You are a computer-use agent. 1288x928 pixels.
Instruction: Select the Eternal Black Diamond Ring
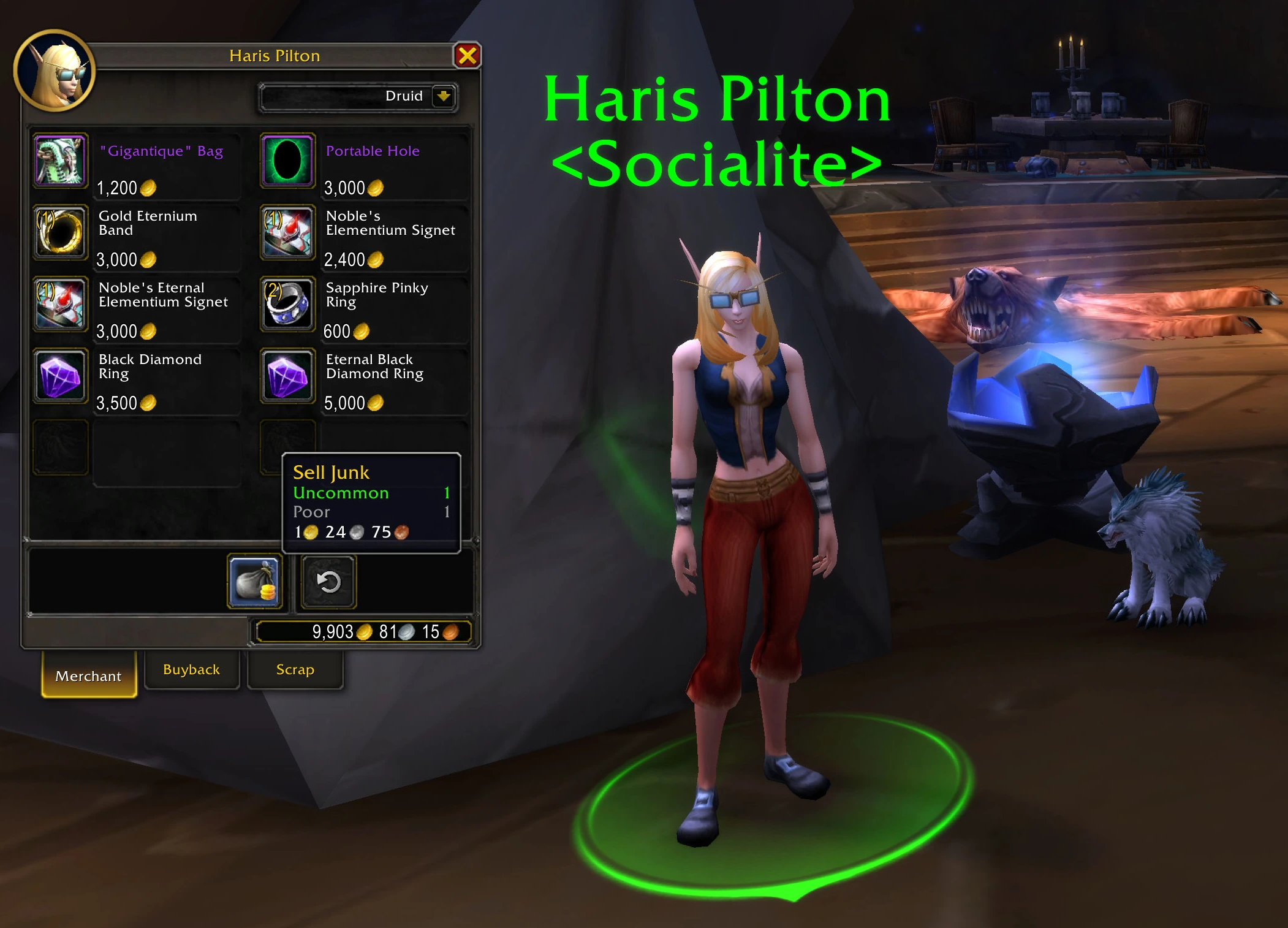pyautogui.click(x=287, y=376)
